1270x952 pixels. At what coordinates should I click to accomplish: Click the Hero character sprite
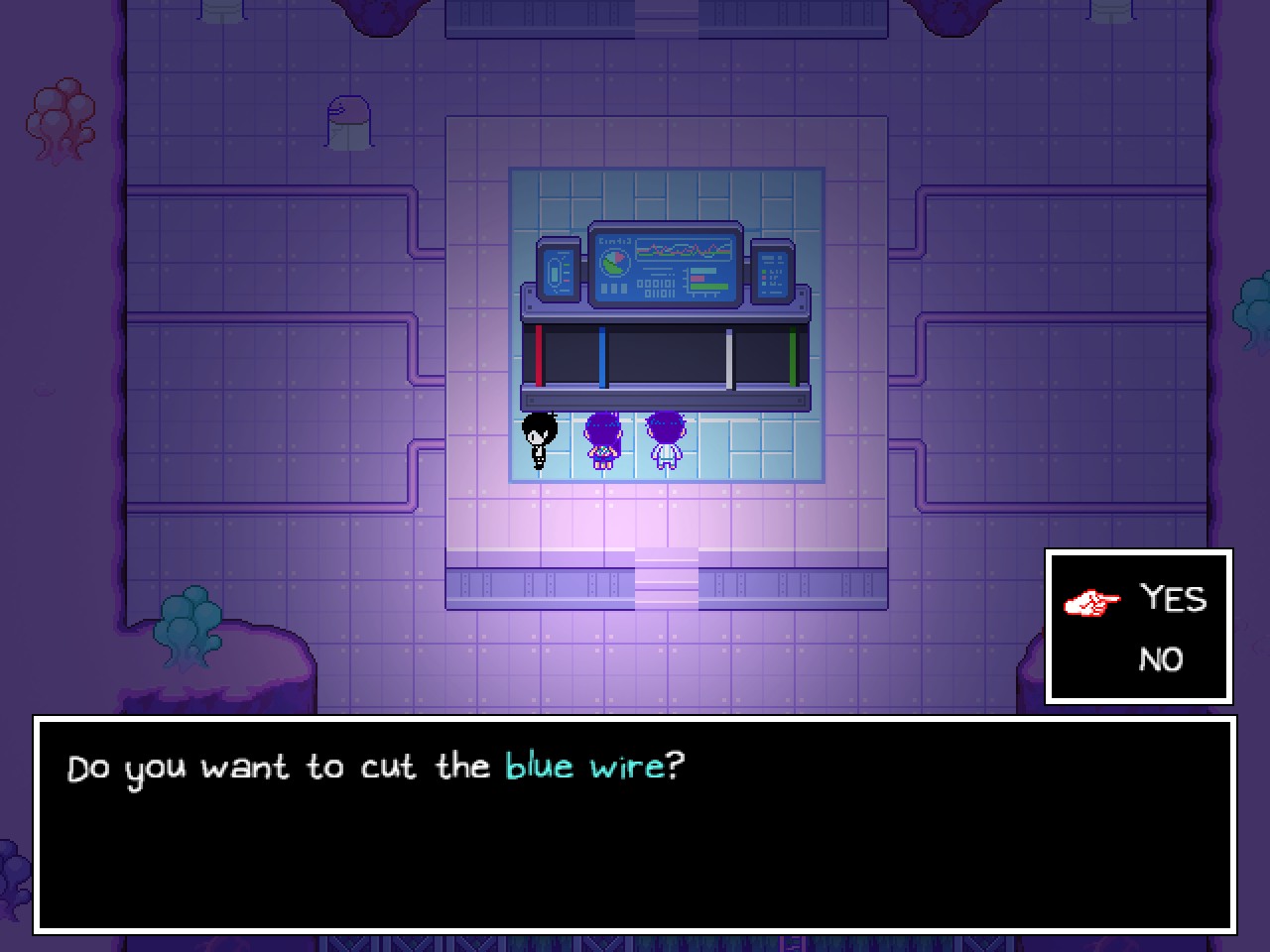click(665, 441)
